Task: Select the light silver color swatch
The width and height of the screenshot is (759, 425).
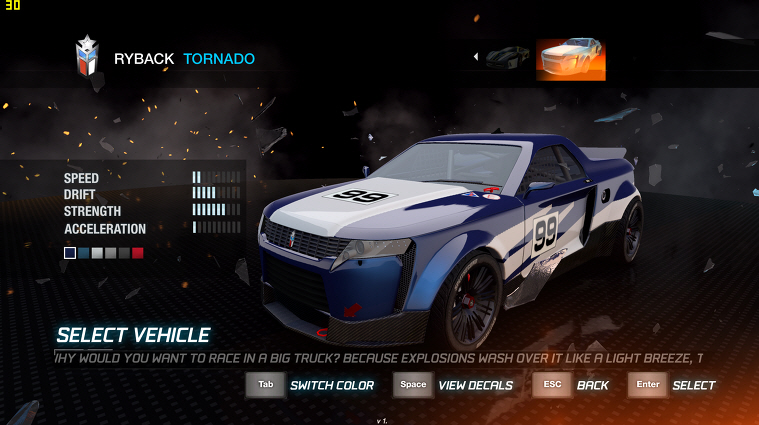Action: click(x=97, y=253)
